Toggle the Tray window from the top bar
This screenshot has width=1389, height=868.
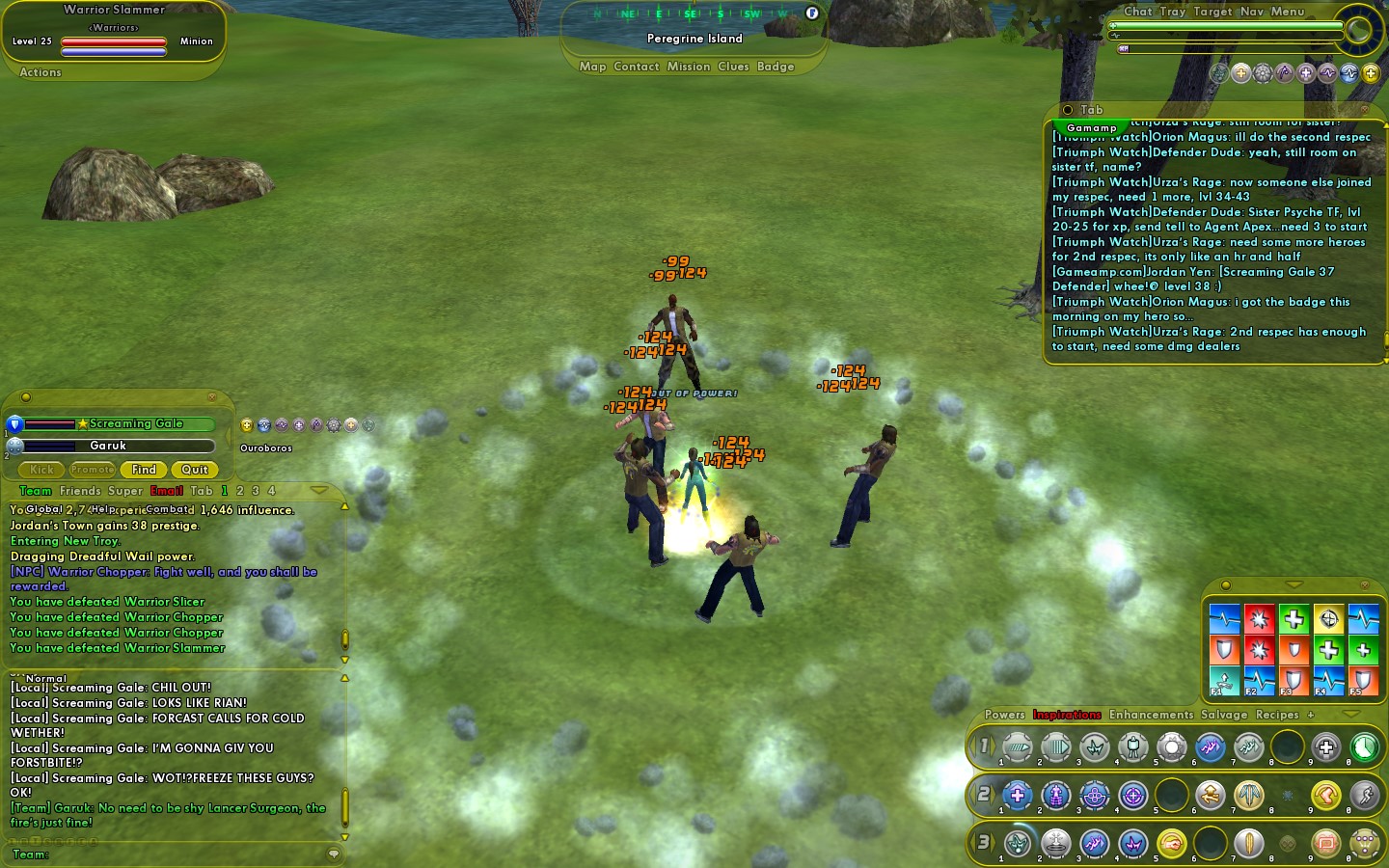coord(1172,12)
